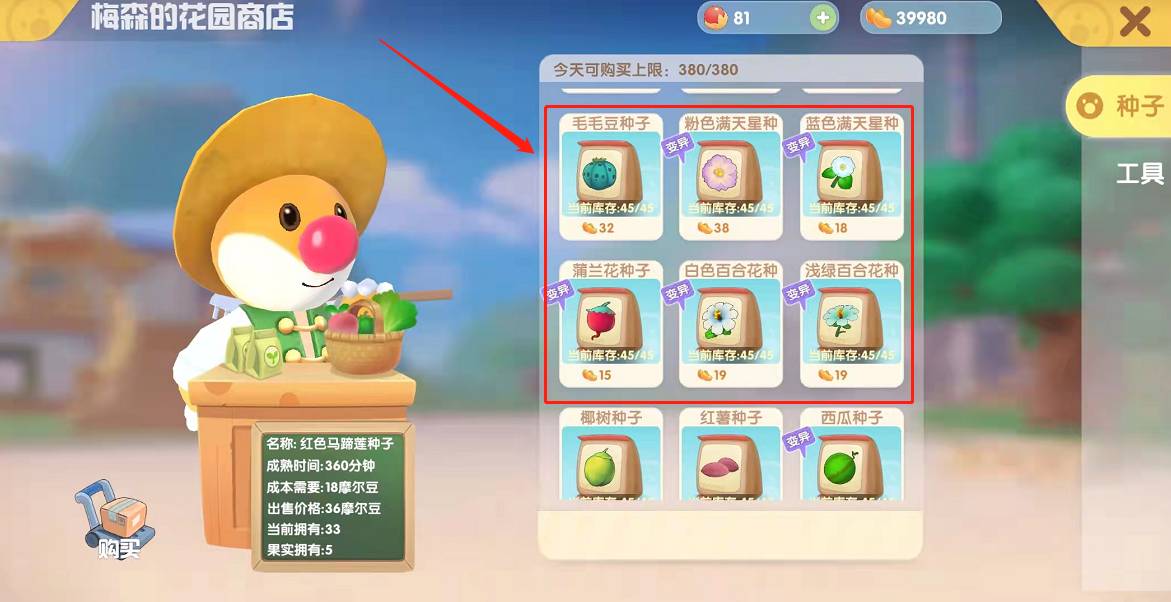Pick the 蓝色满天星种 seed bag
Screen dimensions: 1171x602
point(852,176)
